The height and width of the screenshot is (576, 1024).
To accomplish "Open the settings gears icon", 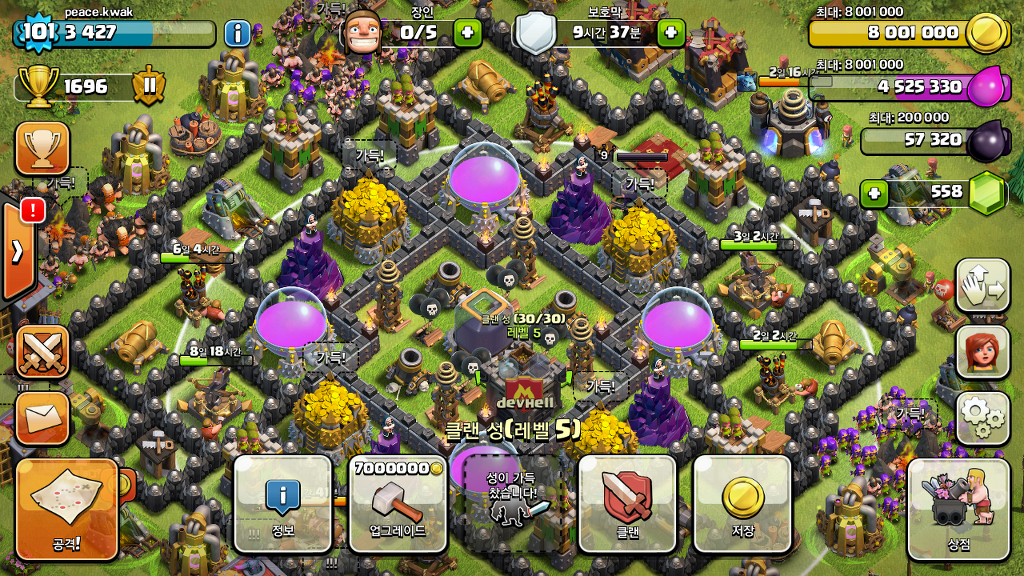I will pos(982,417).
